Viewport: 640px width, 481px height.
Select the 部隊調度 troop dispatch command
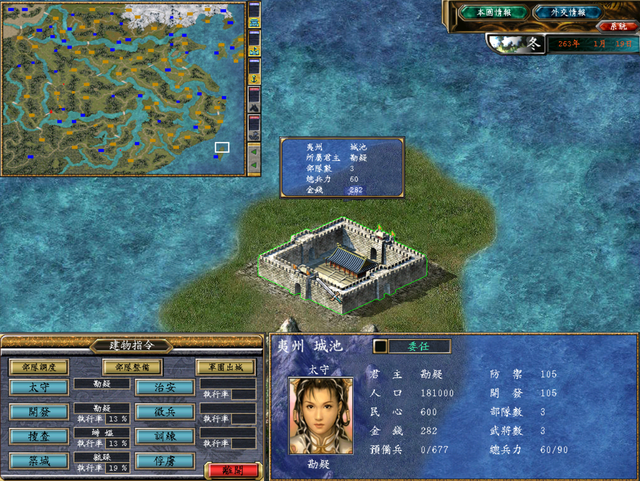[39, 367]
